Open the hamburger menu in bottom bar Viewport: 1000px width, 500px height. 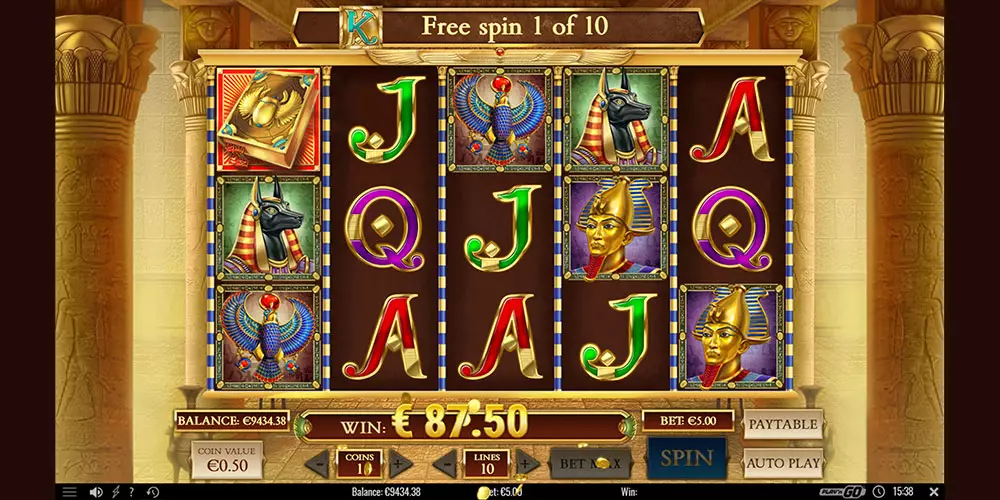[69, 492]
